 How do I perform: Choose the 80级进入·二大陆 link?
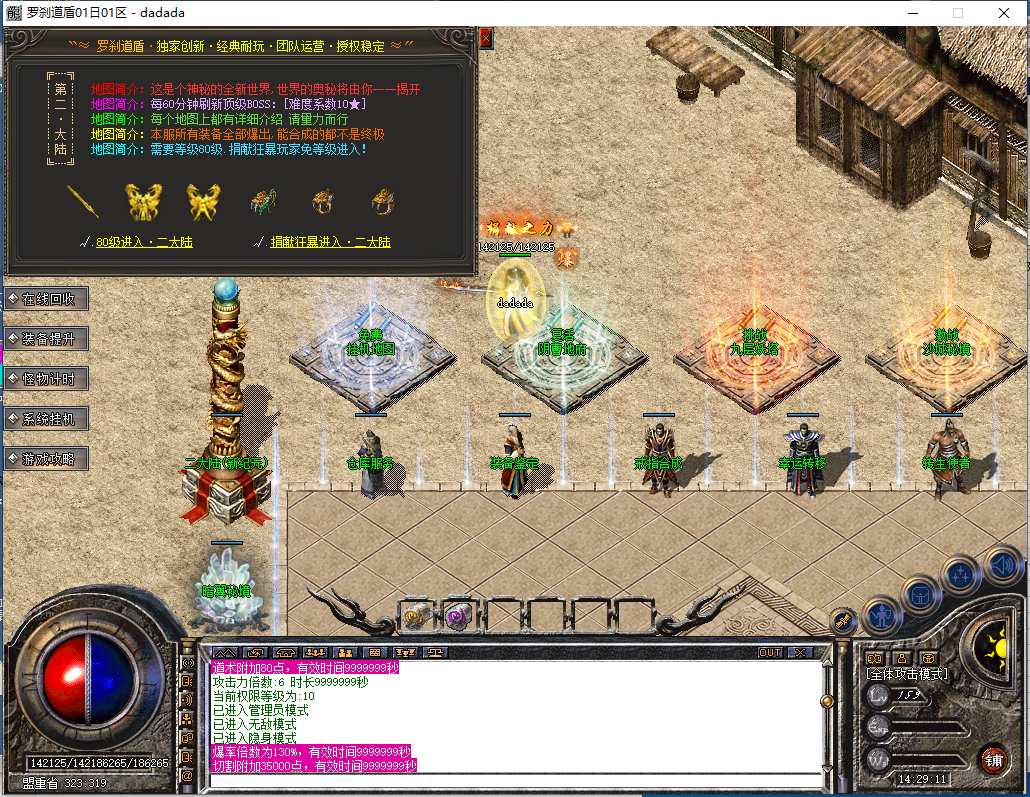[144, 242]
